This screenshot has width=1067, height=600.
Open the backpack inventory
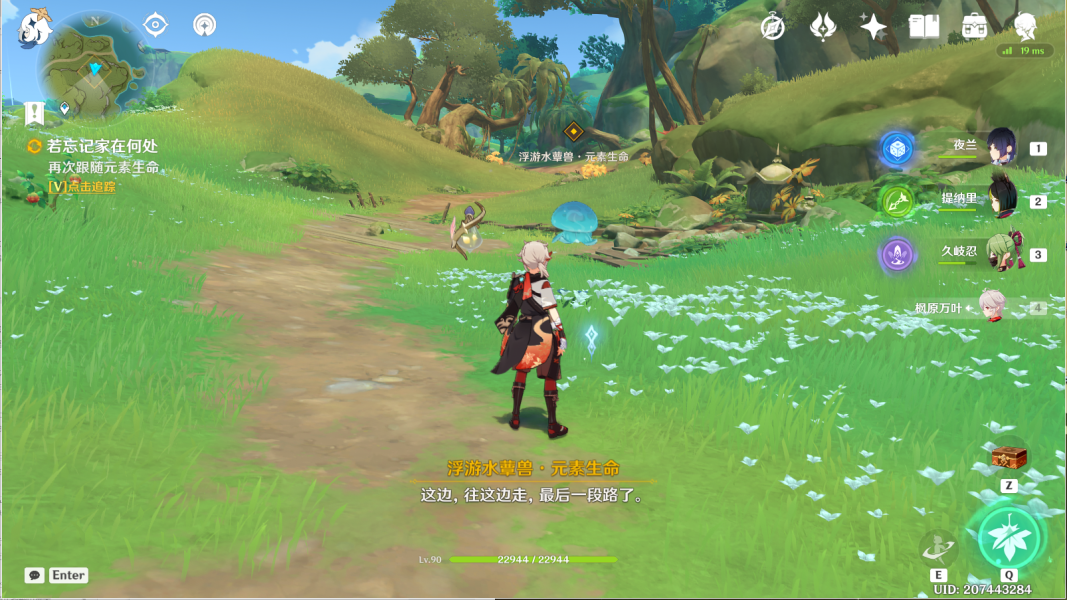[x=975, y=27]
